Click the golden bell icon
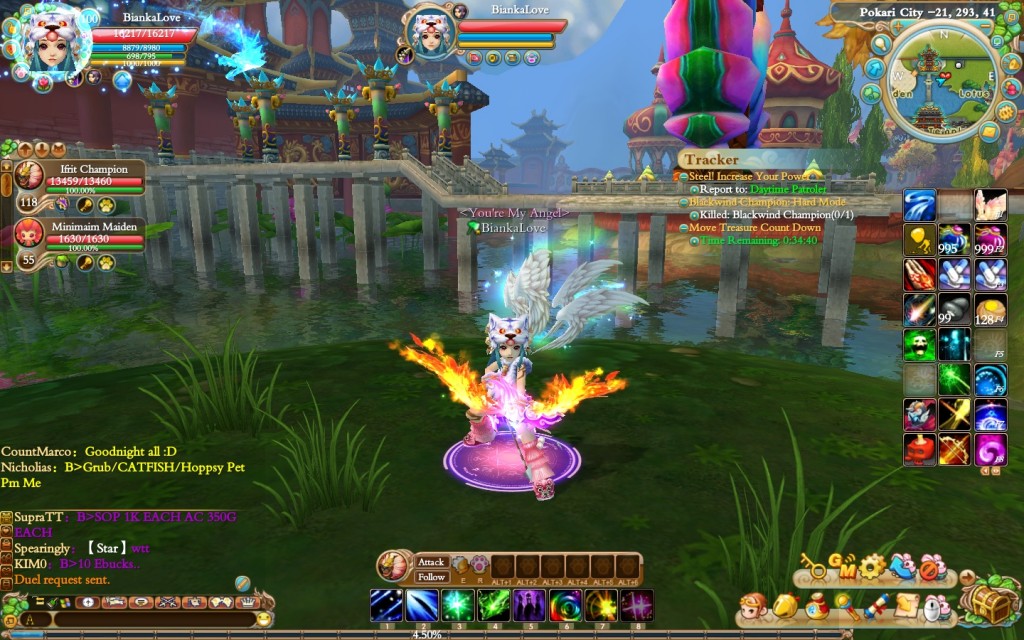Image resolution: width=1024 pixels, height=640 pixels. 787,607
